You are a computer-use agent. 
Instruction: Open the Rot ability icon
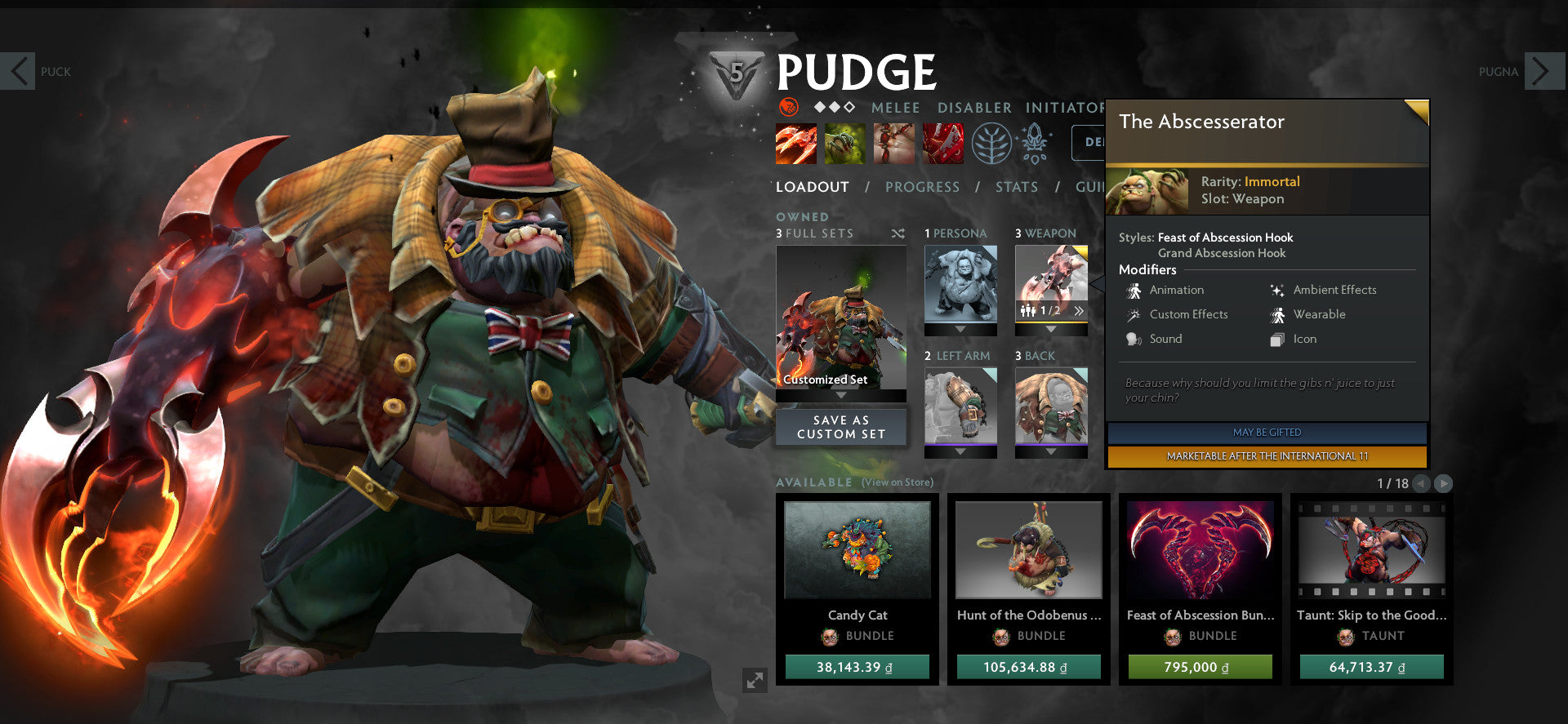[x=845, y=144]
